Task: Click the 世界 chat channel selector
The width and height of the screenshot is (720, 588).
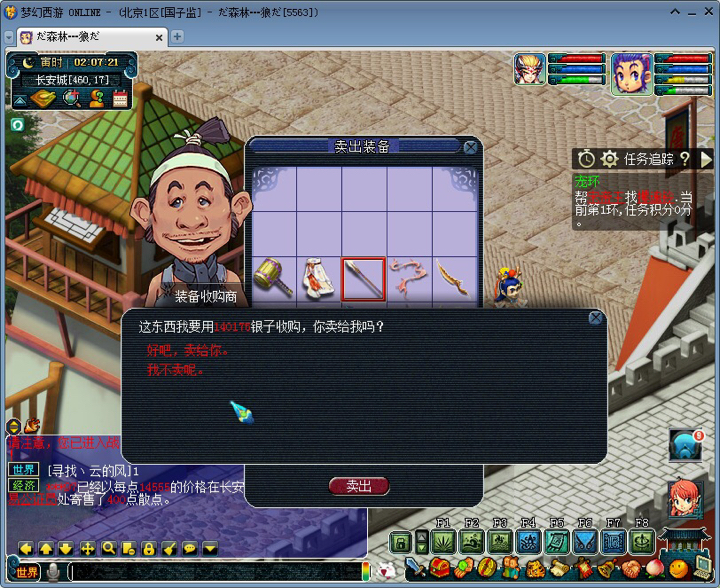Action: pos(27,572)
